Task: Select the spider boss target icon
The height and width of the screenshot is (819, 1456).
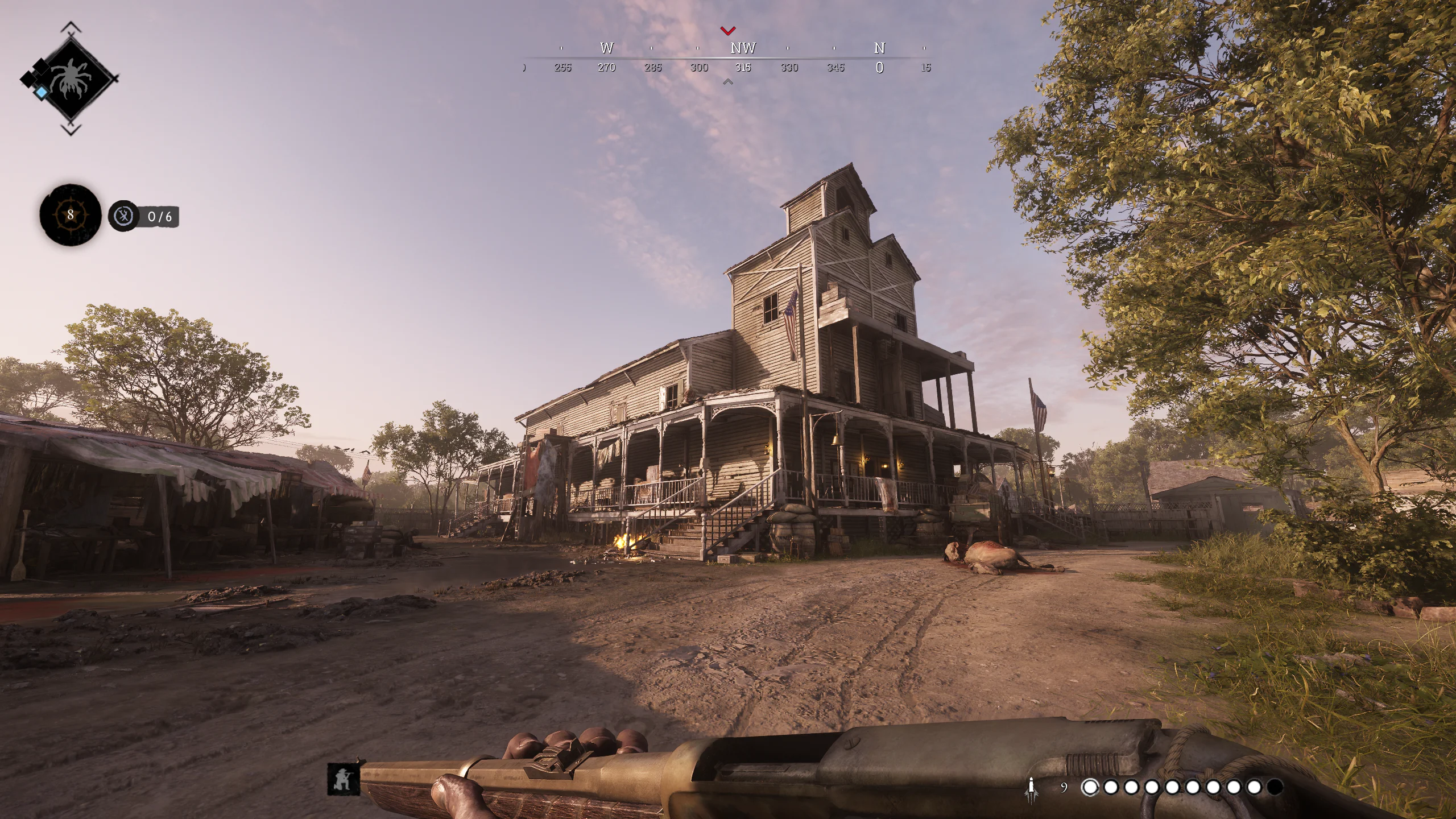Action: pyautogui.click(x=73, y=79)
